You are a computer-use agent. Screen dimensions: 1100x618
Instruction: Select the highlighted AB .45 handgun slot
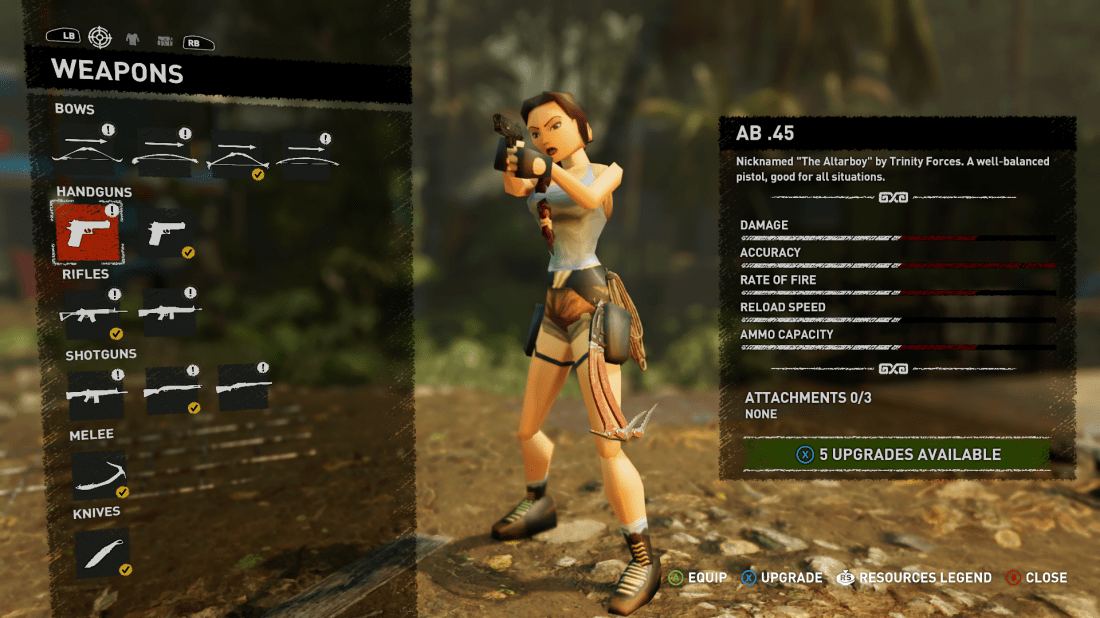click(x=87, y=232)
